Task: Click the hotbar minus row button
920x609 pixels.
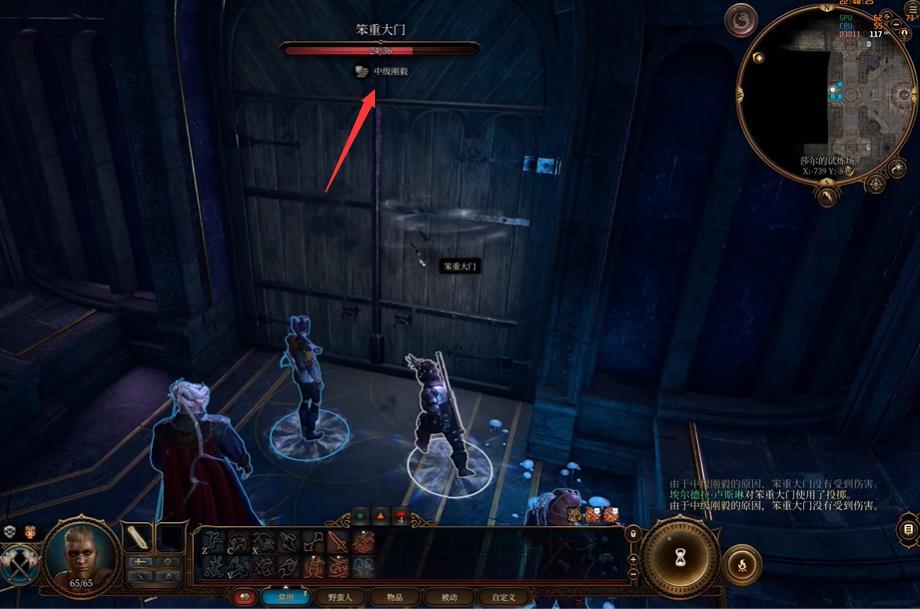Action: click(632, 576)
